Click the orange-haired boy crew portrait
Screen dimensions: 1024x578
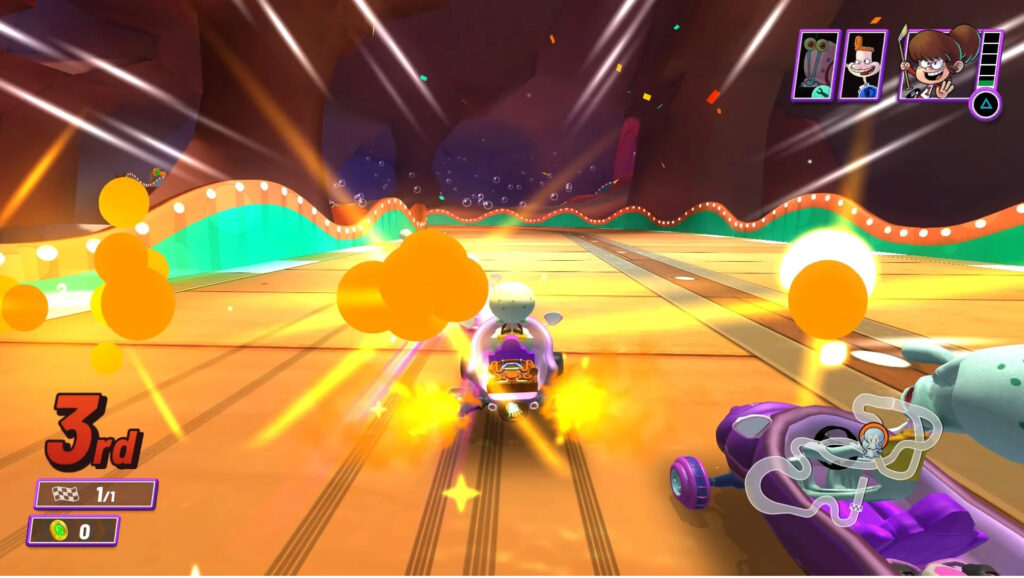point(862,65)
